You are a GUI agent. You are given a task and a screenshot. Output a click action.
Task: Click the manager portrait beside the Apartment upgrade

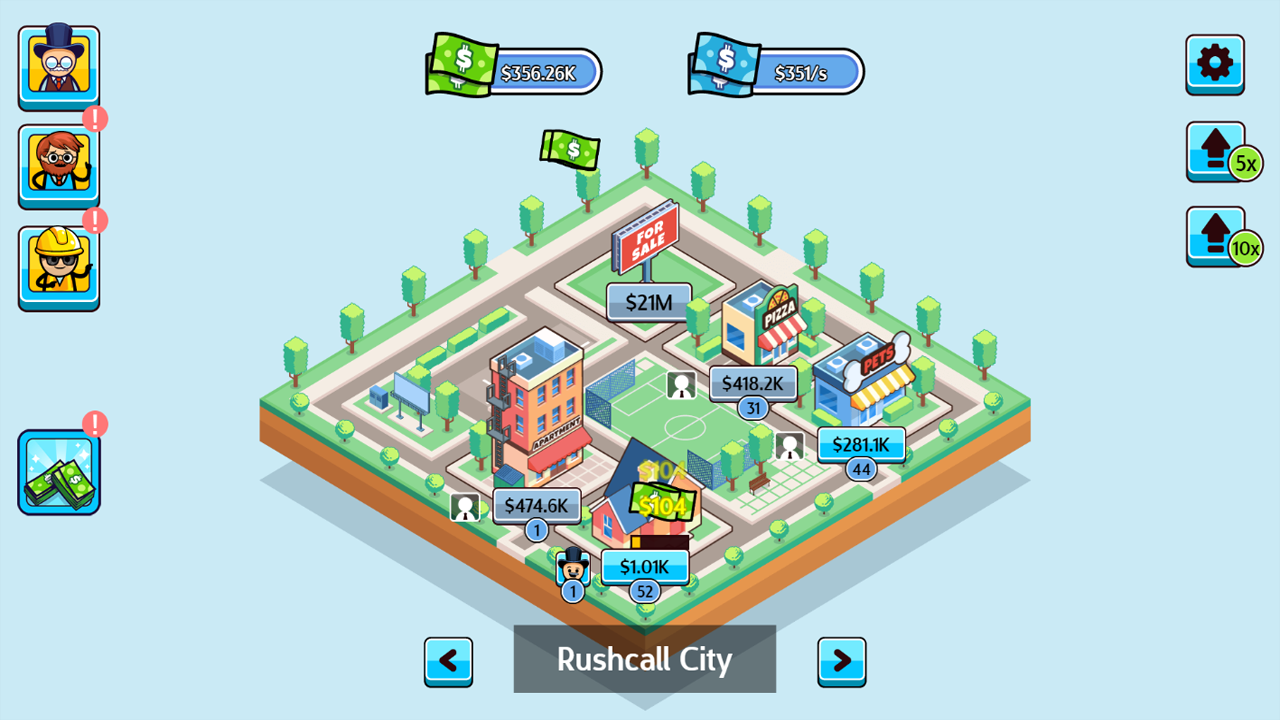click(x=467, y=506)
